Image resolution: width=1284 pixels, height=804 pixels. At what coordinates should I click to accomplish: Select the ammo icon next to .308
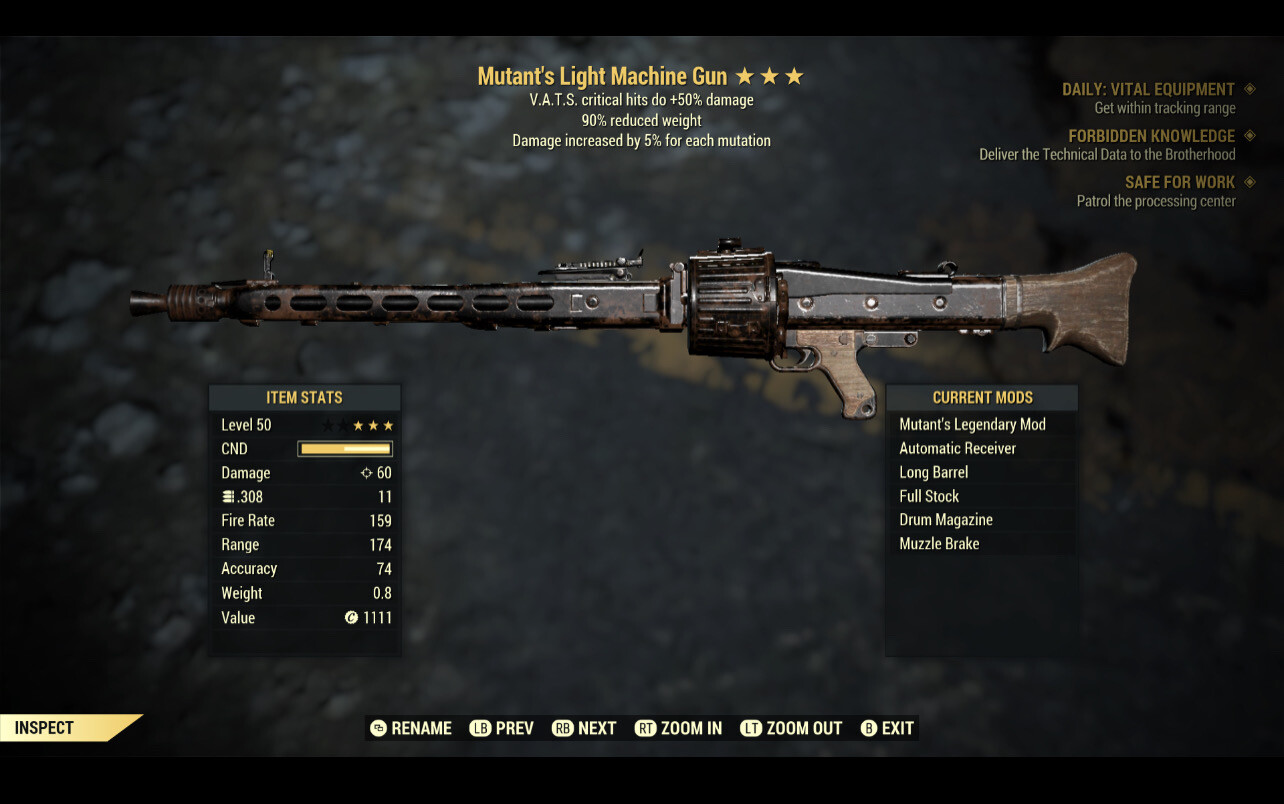click(x=227, y=496)
